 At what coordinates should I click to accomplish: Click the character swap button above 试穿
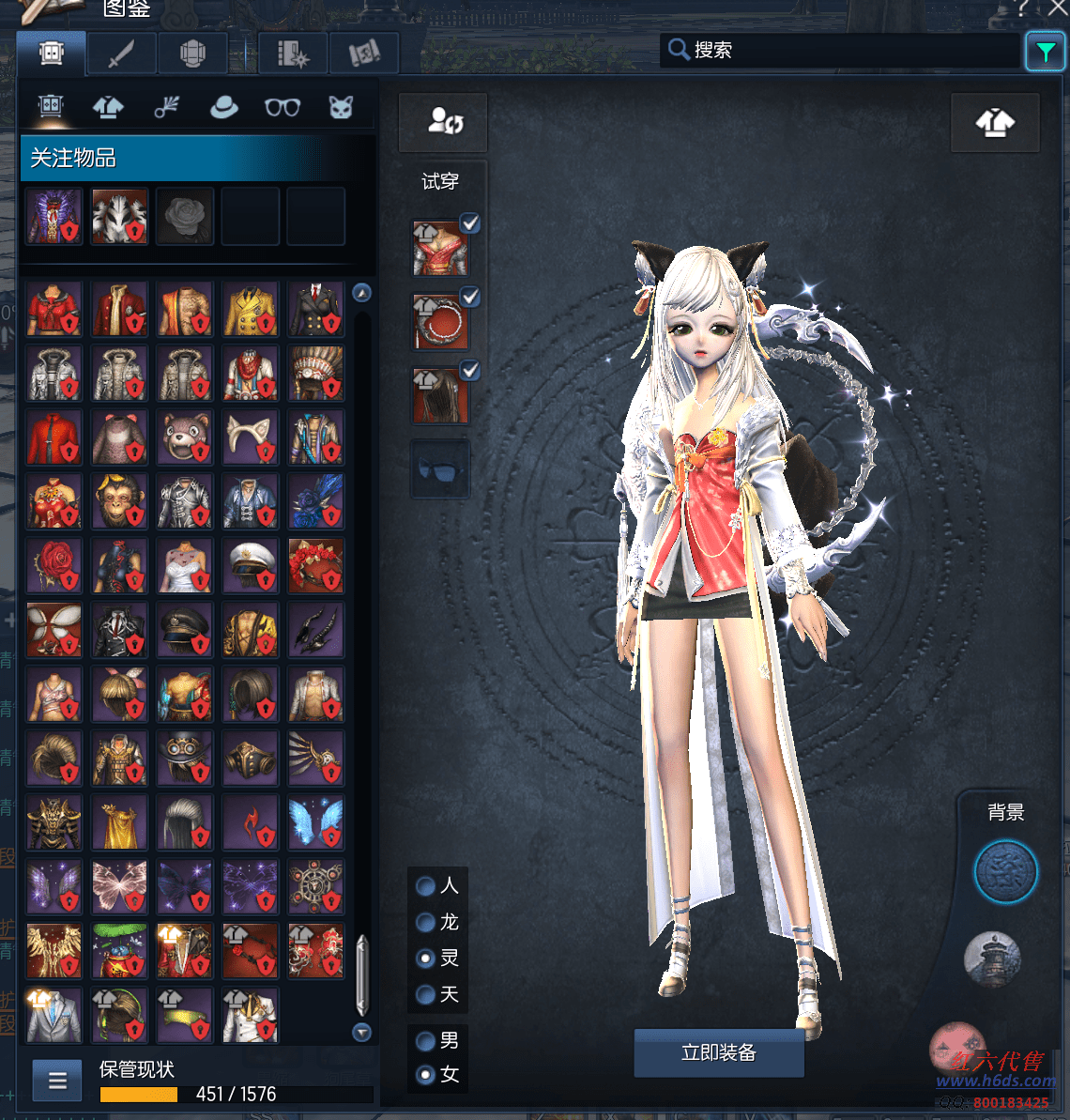tap(444, 121)
